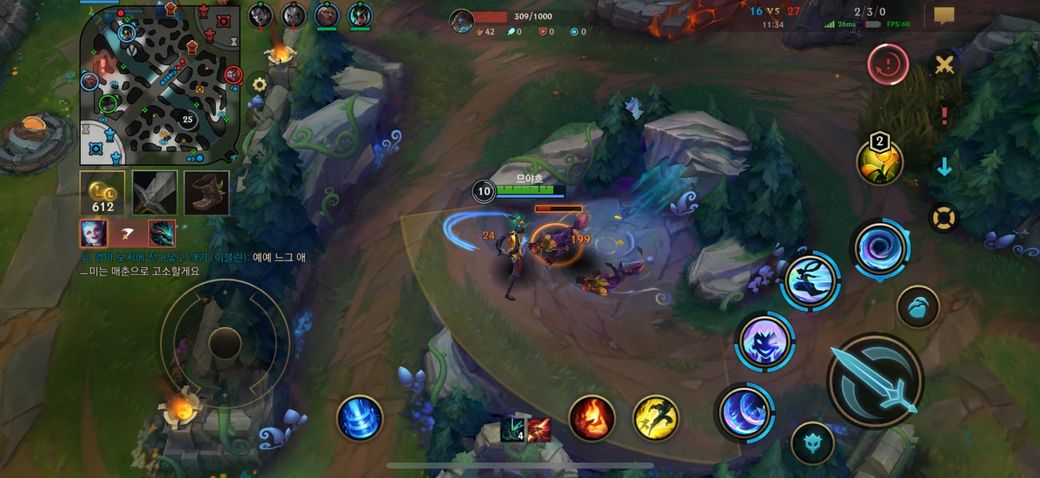Screen dimensions: 1040x478
Task: Open the chat speech bubble
Action: (944, 16)
